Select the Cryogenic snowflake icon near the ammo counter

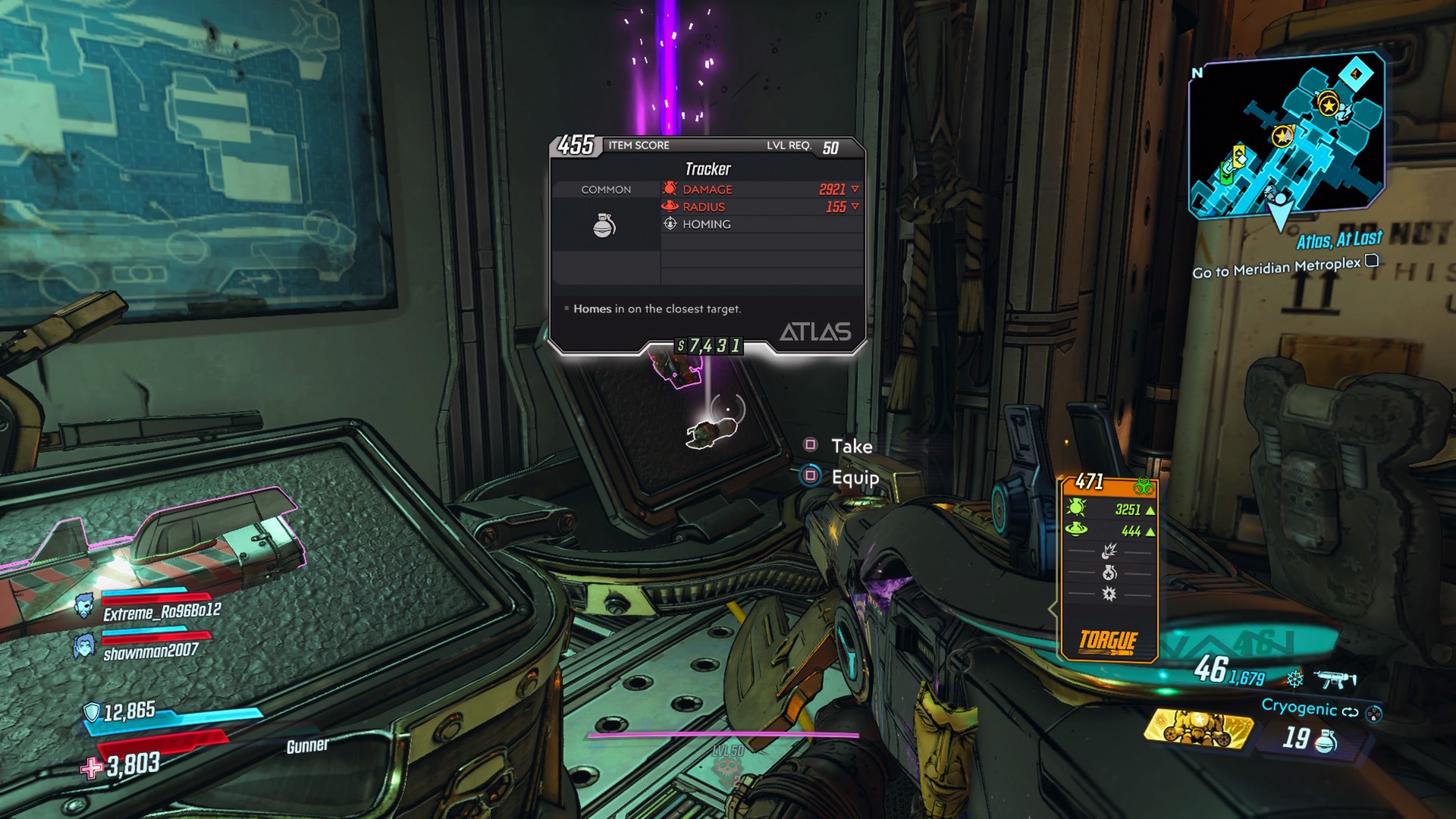(1294, 679)
